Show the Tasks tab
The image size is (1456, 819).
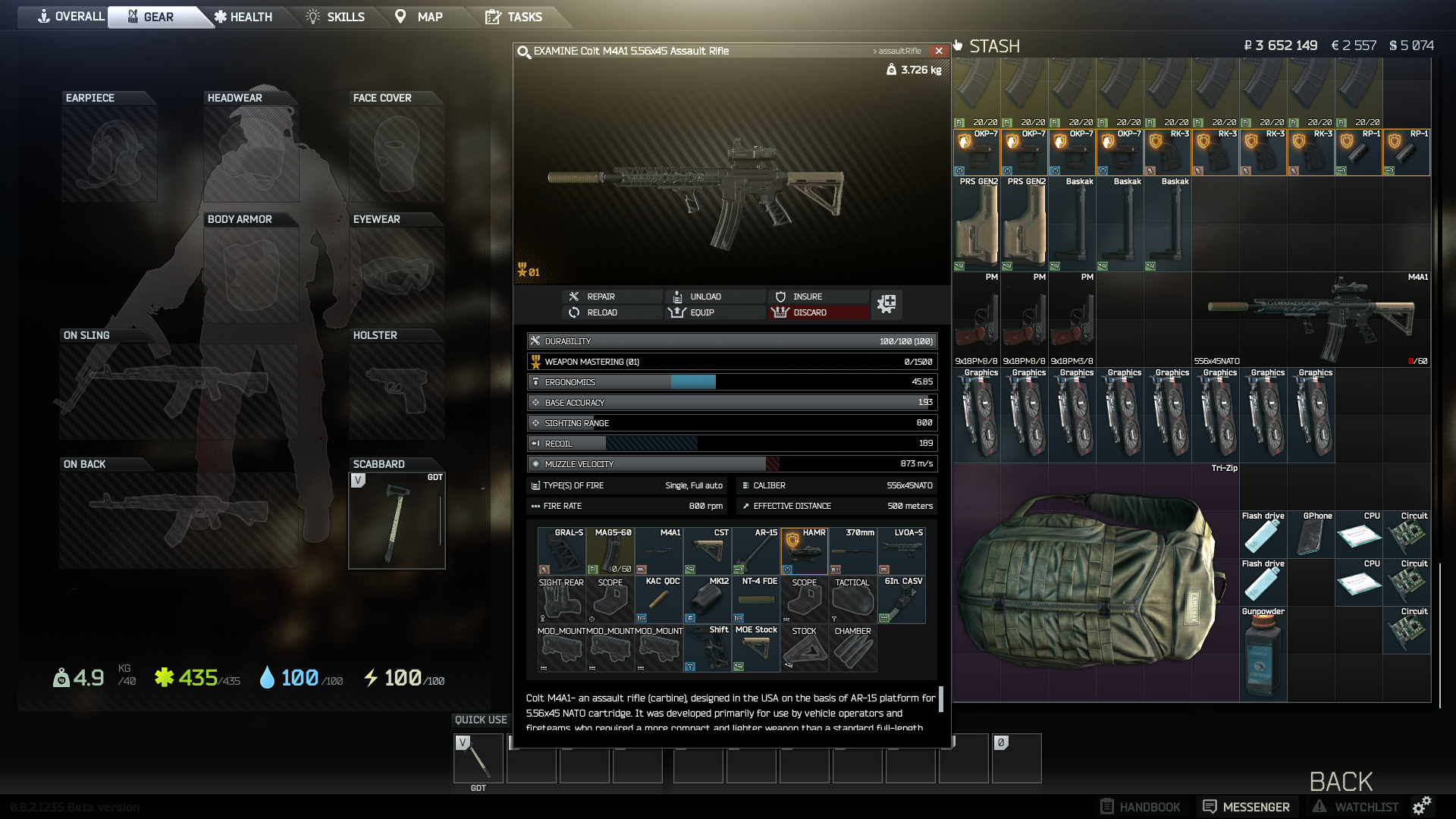tap(514, 17)
